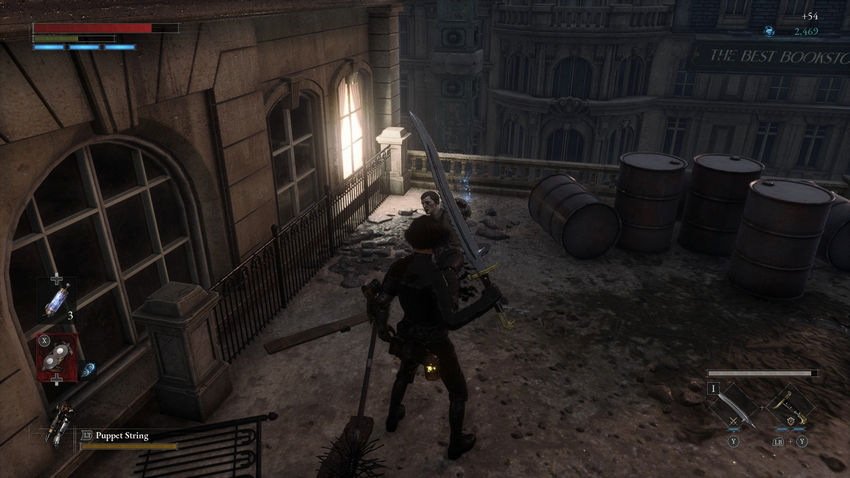Click the small blue lamp icon
Viewport: 850px width, 478px height.
pyautogui.click(x=88, y=369)
